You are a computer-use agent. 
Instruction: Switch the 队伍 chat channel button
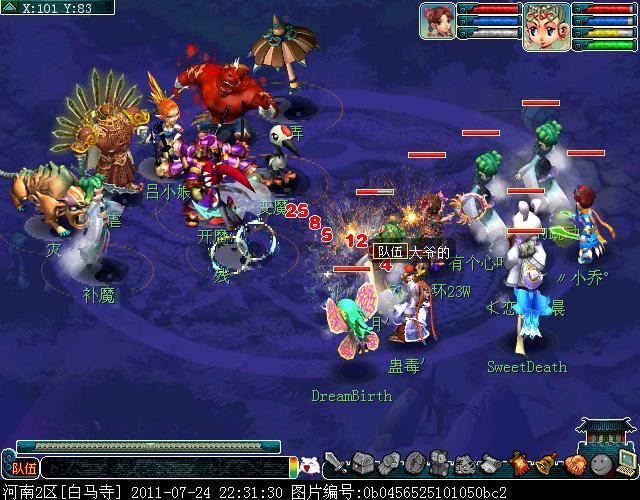point(22,467)
